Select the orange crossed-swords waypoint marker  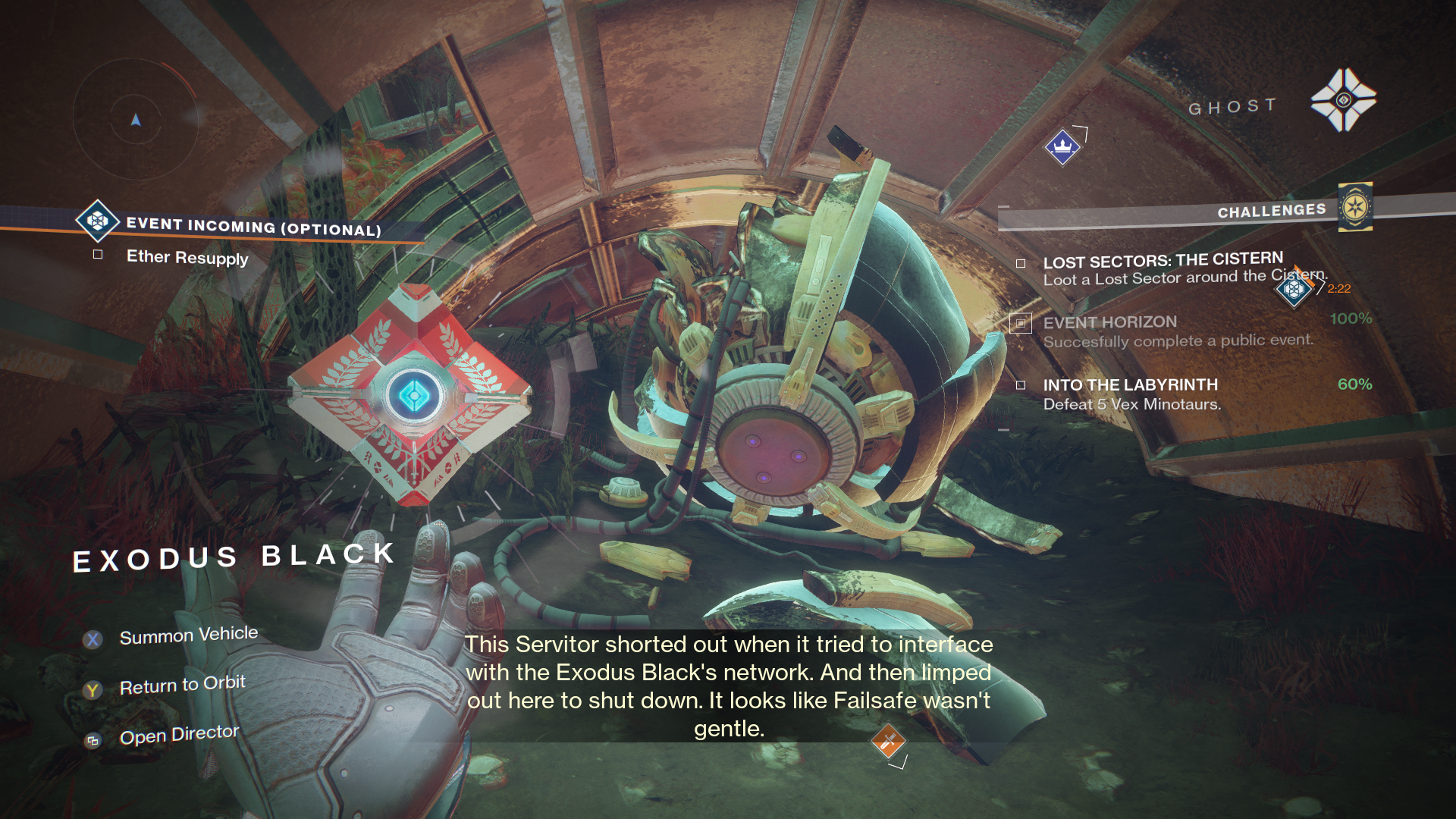pyautogui.click(x=888, y=741)
